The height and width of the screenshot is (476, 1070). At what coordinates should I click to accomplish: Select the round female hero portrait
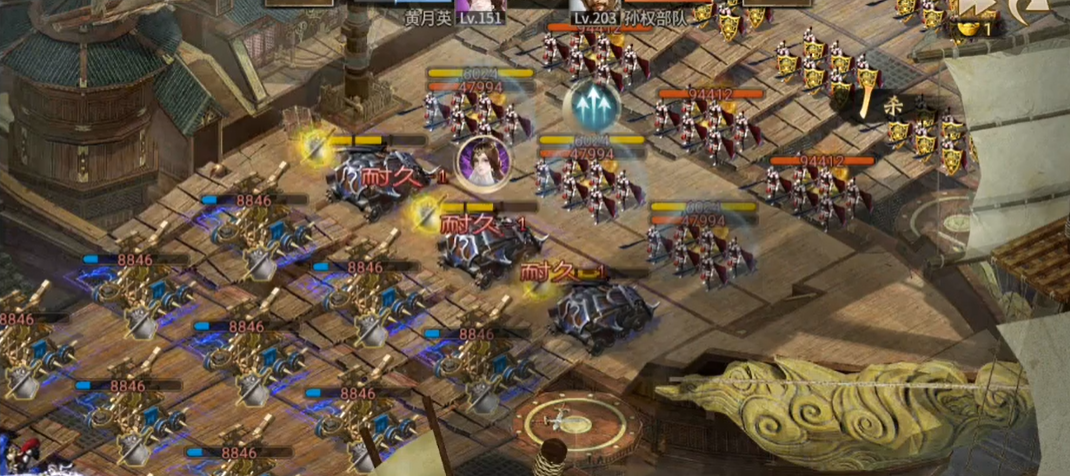(483, 161)
